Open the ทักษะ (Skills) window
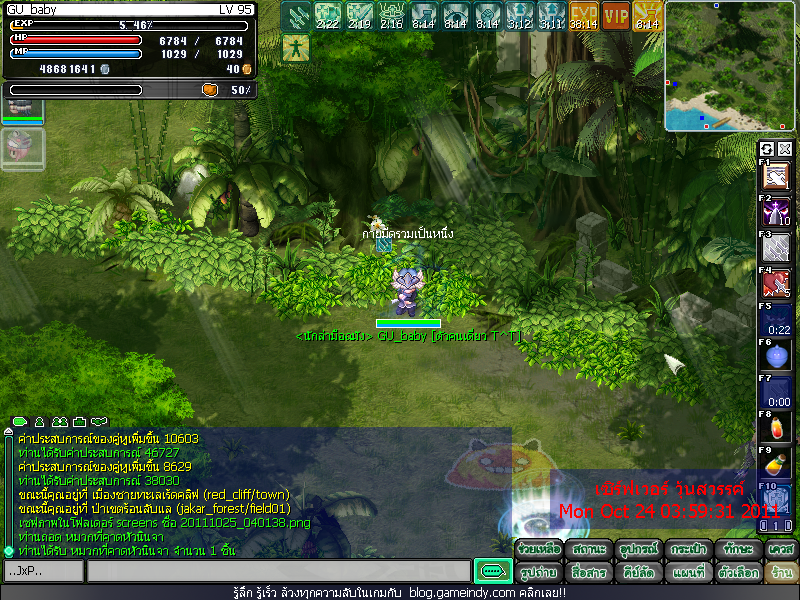 click(x=737, y=550)
